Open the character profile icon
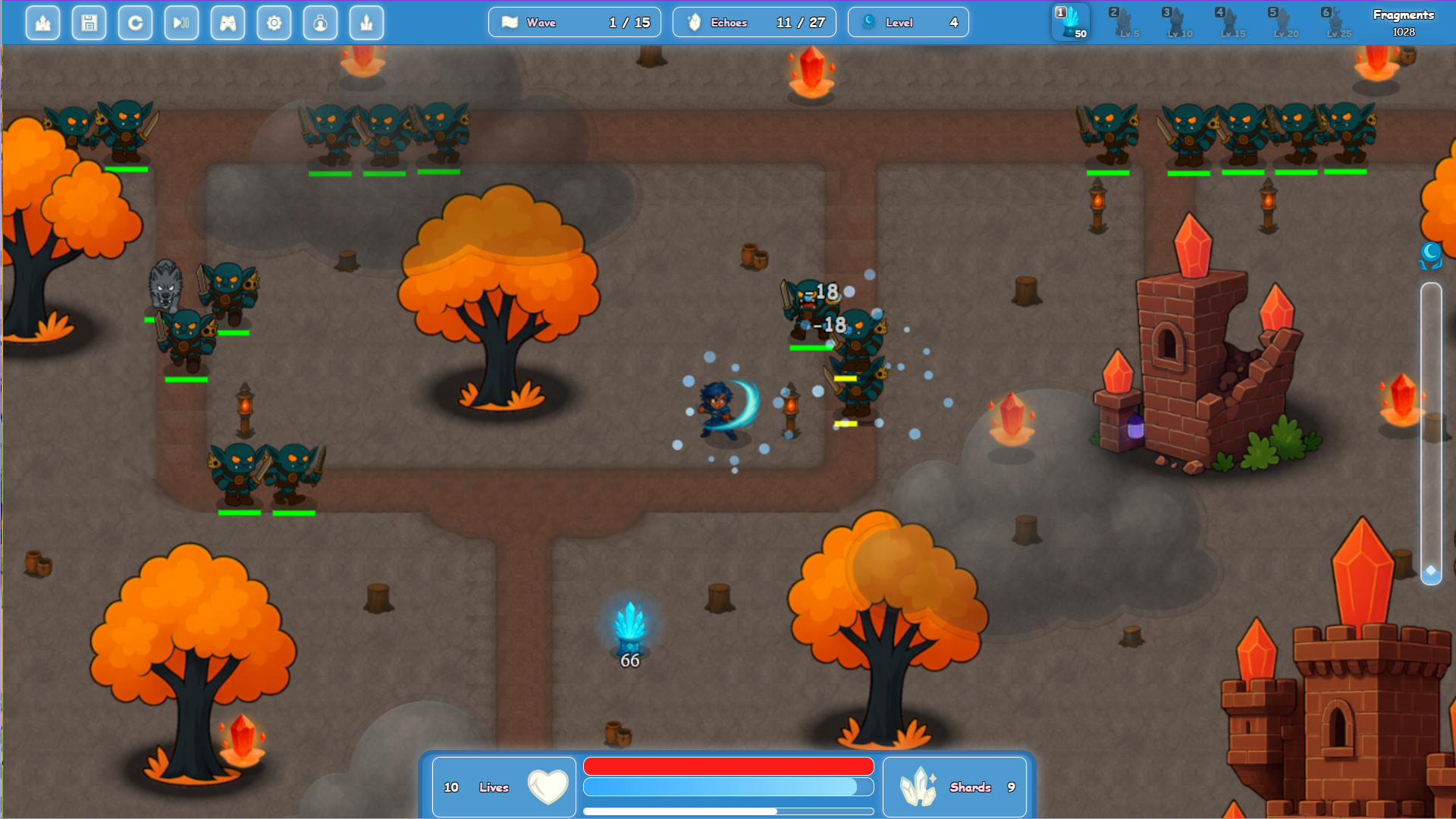Screen dimensions: 1456x819 pyautogui.click(x=320, y=23)
